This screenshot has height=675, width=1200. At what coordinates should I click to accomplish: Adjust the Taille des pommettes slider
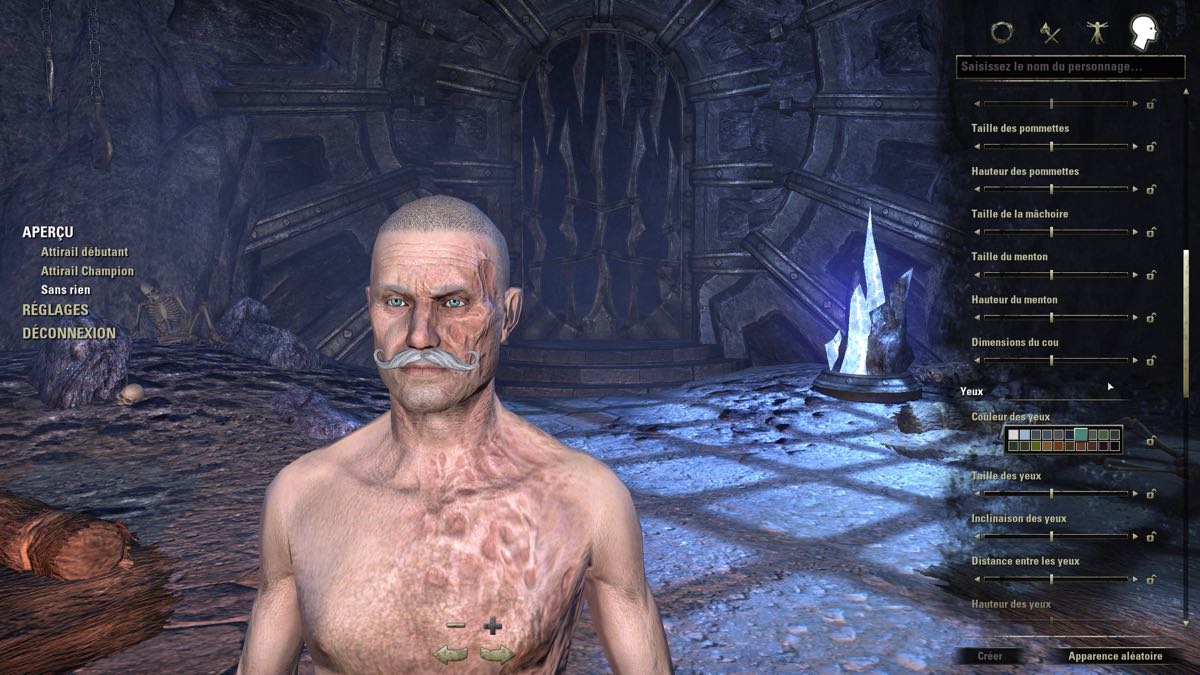(1051, 147)
